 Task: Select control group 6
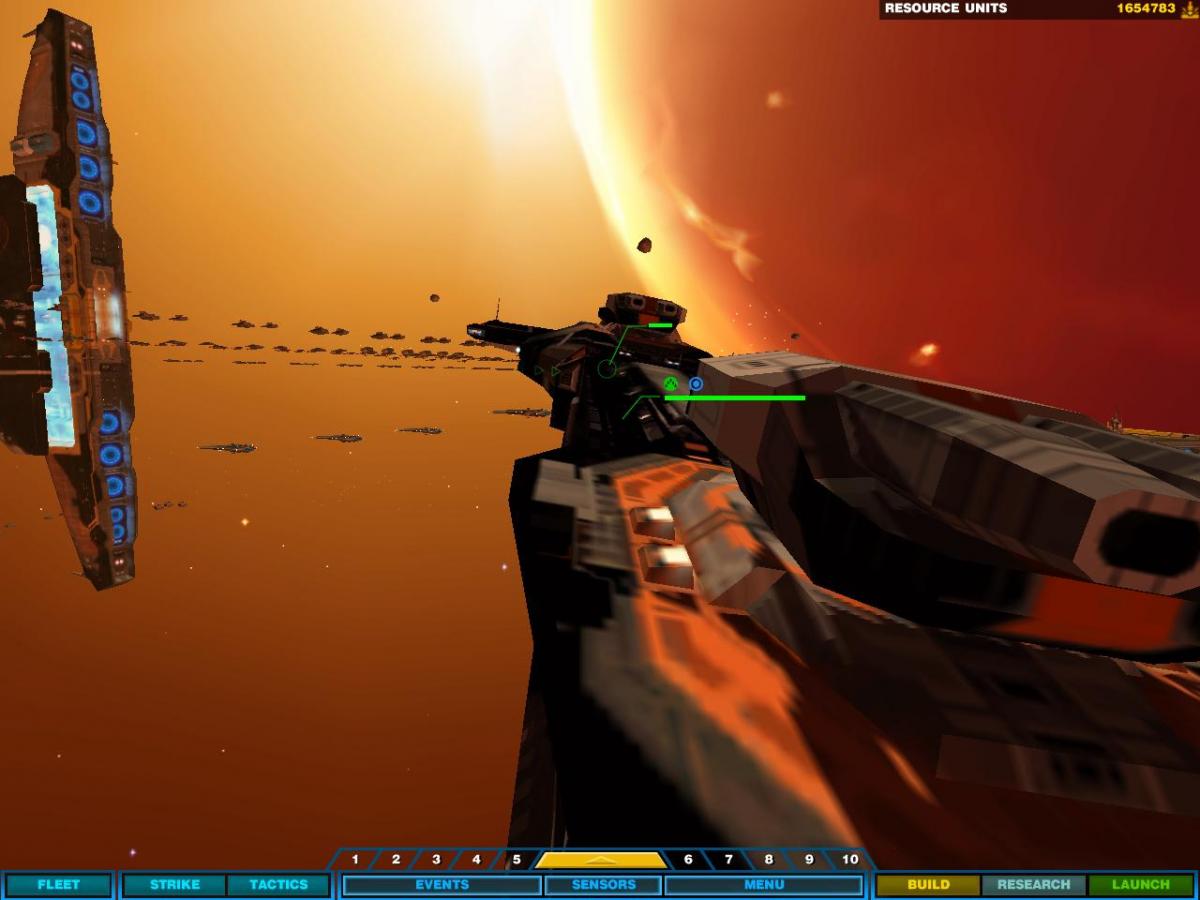688,860
